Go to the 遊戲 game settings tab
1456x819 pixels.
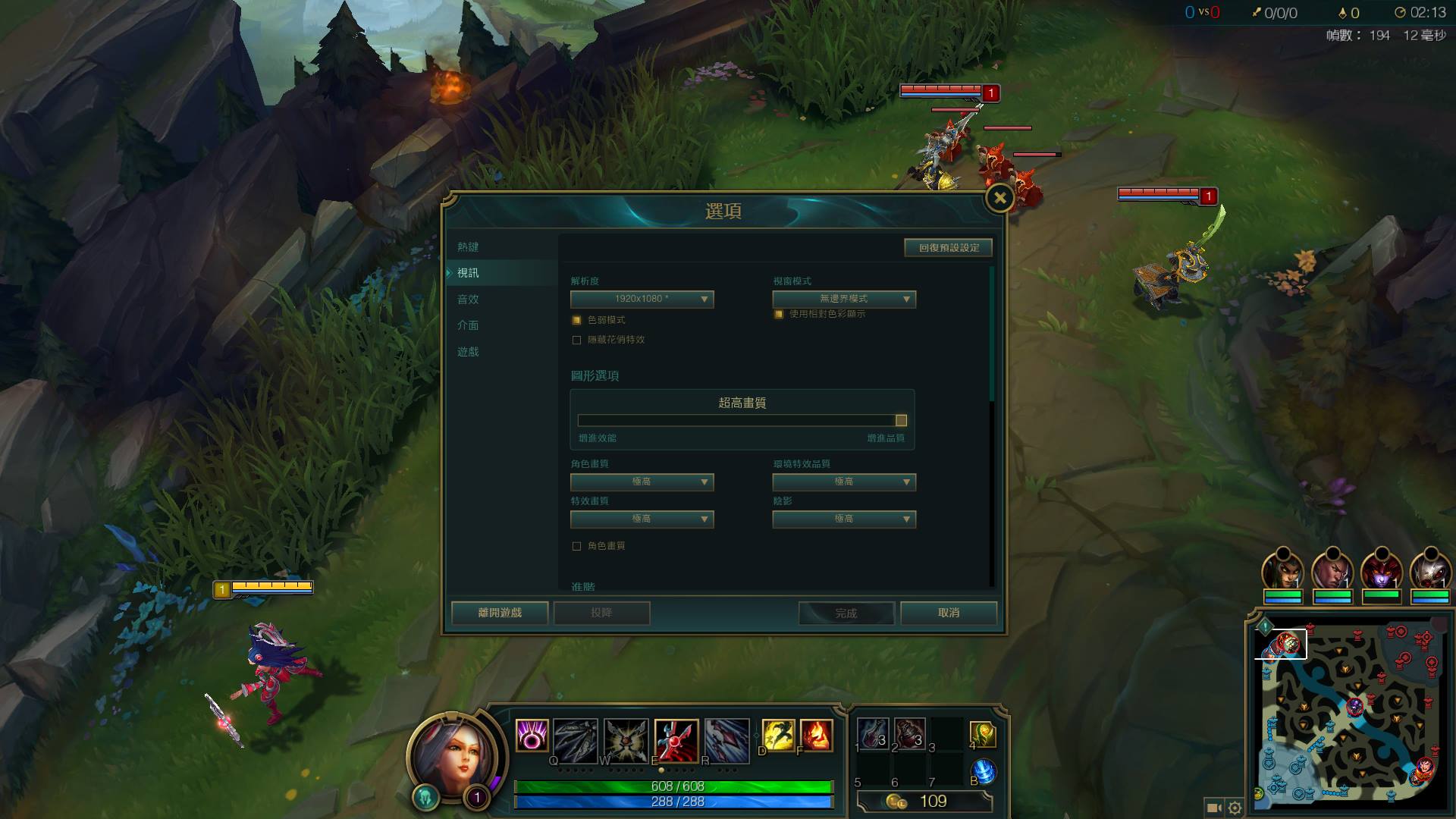coord(468,352)
